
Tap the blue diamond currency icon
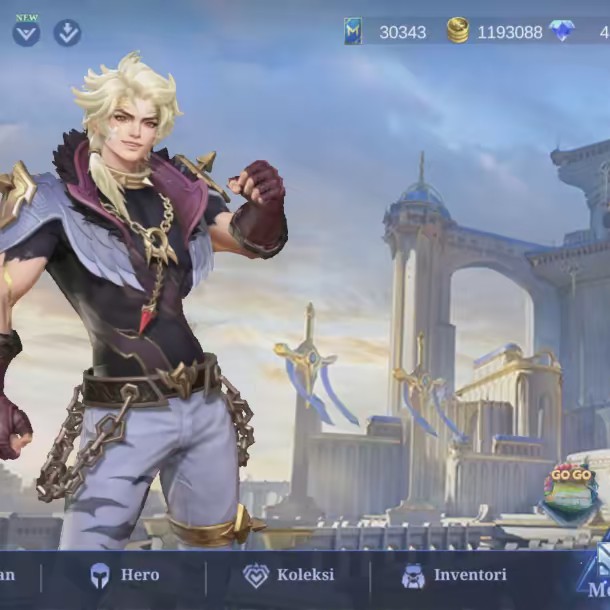(x=562, y=31)
